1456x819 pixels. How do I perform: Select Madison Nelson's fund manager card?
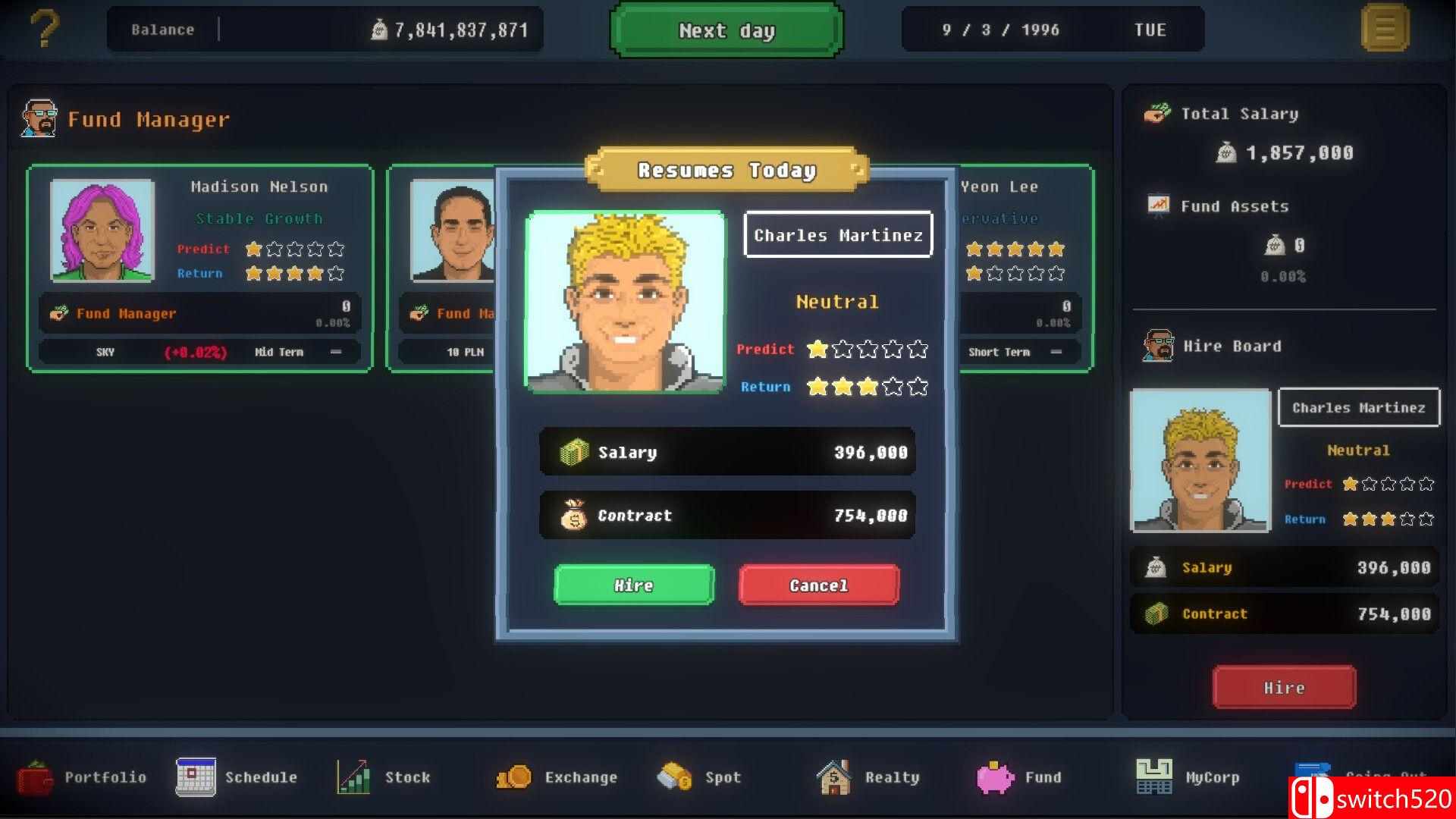(200, 265)
